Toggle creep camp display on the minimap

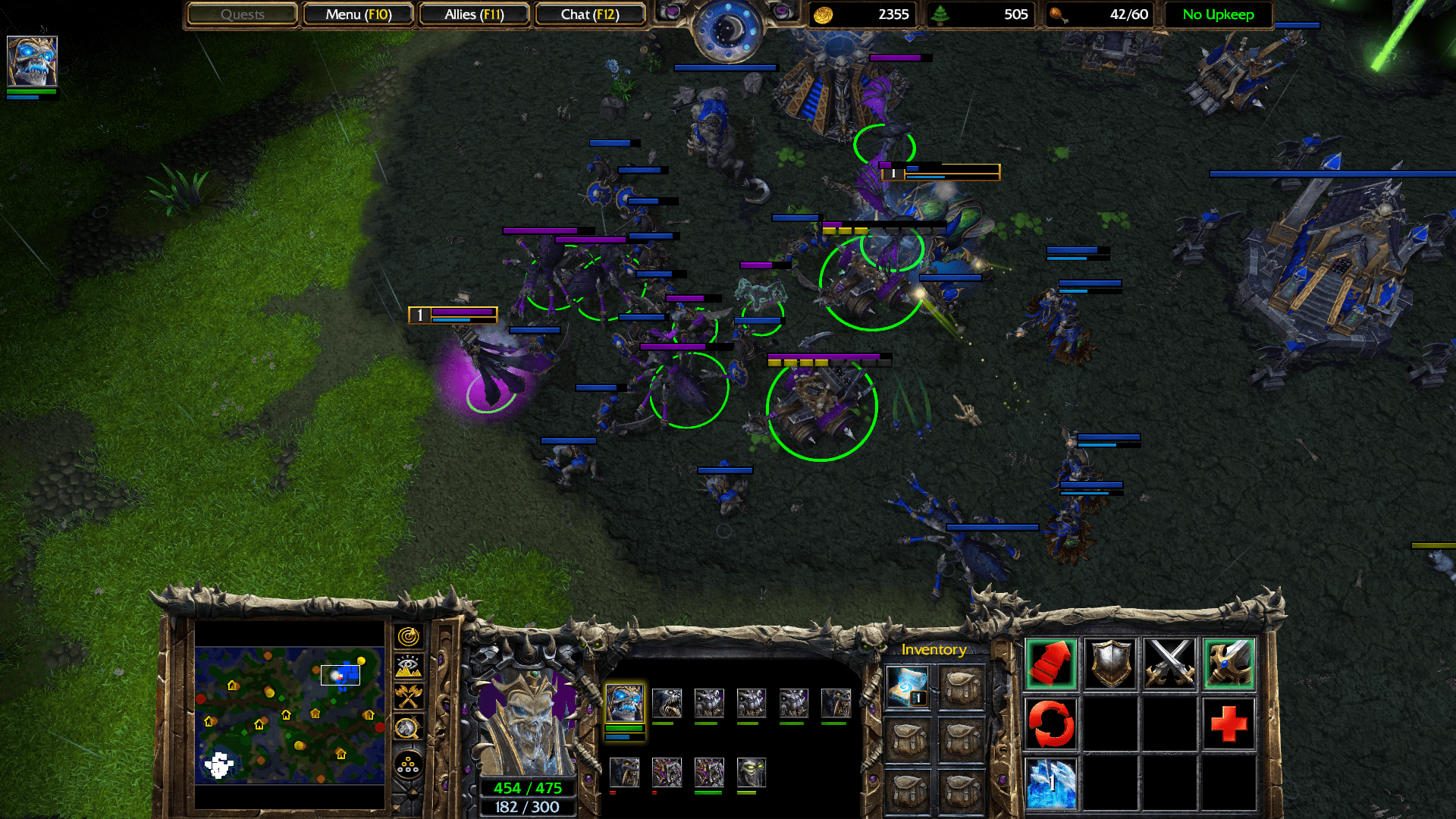408,728
